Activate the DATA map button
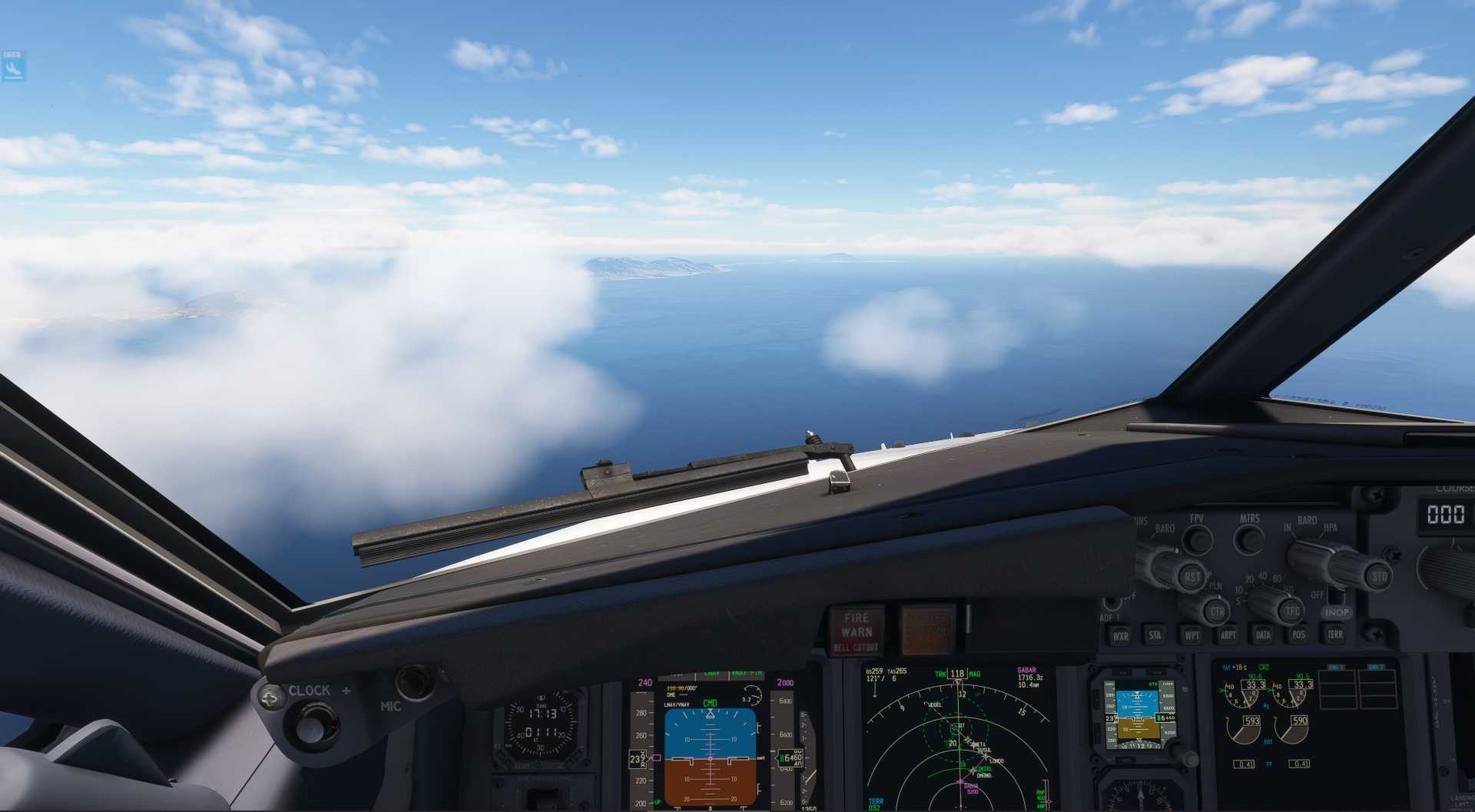This screenshot has height=812, width=1475. click(1263, 635)
